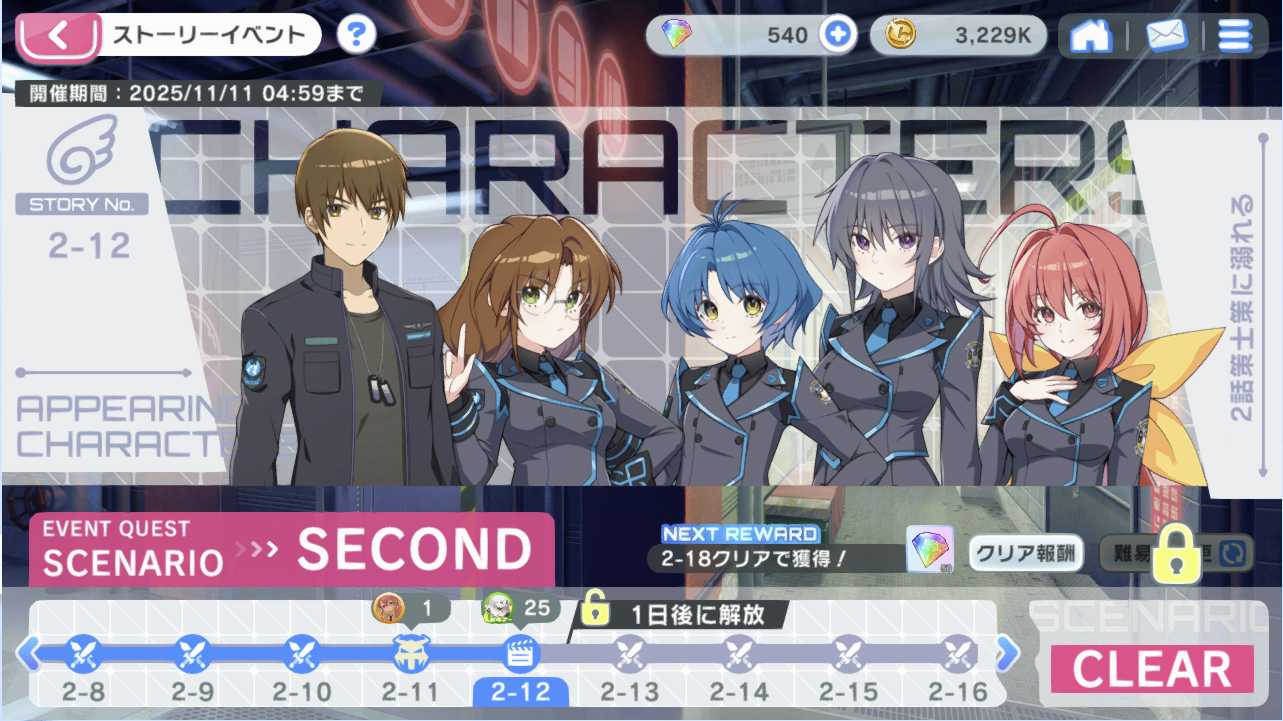Tap the next reward gem icon
This screenshot has width=1283, height=721.
tap(930, 551)
